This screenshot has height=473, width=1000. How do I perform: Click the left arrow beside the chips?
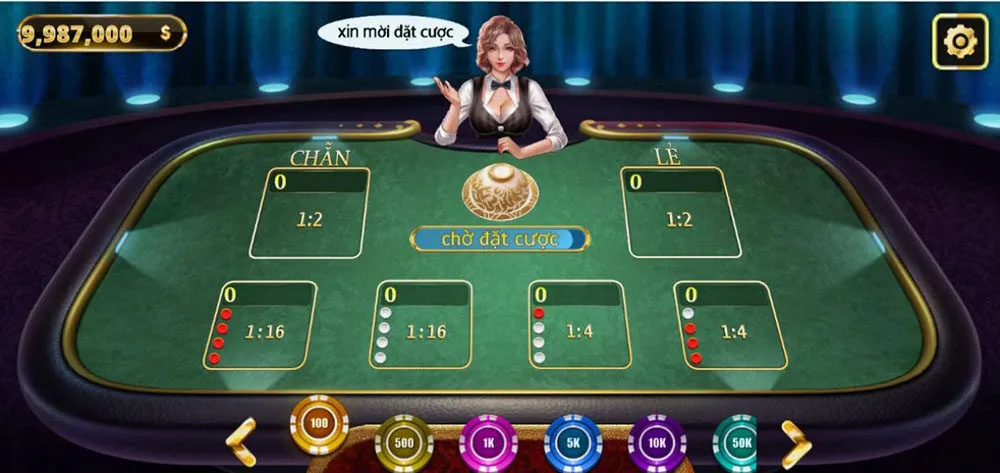tap(242, 441)
